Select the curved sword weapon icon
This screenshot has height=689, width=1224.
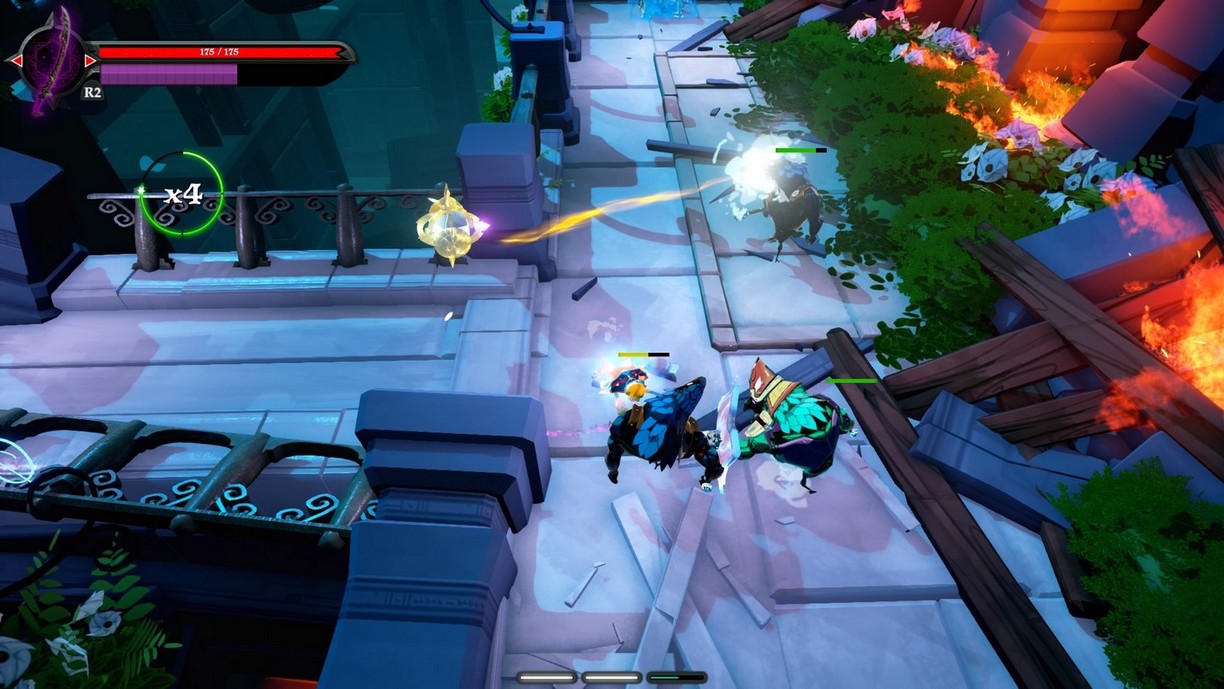point(53,60)
